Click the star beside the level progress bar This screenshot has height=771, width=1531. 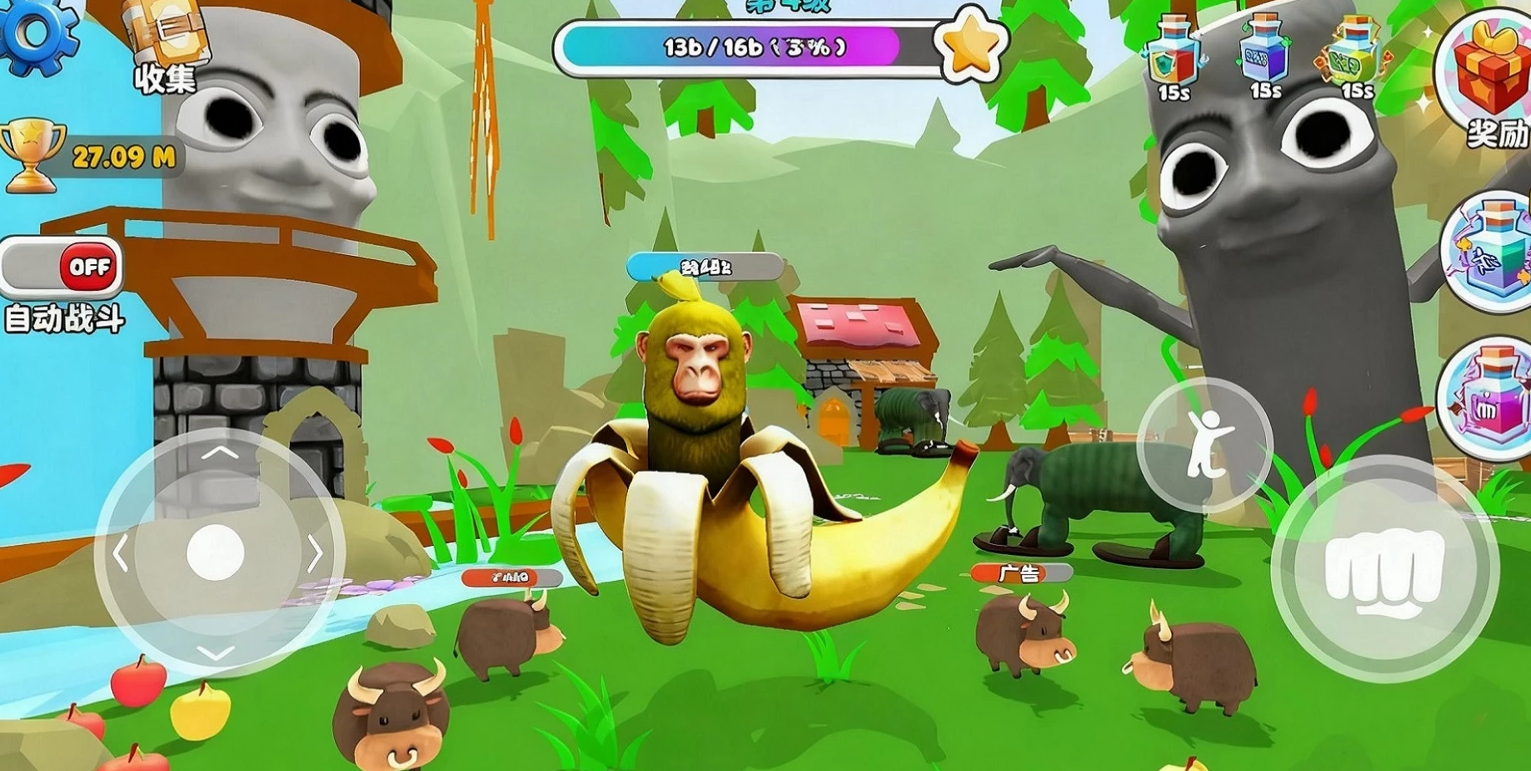(x=970, y=45)
